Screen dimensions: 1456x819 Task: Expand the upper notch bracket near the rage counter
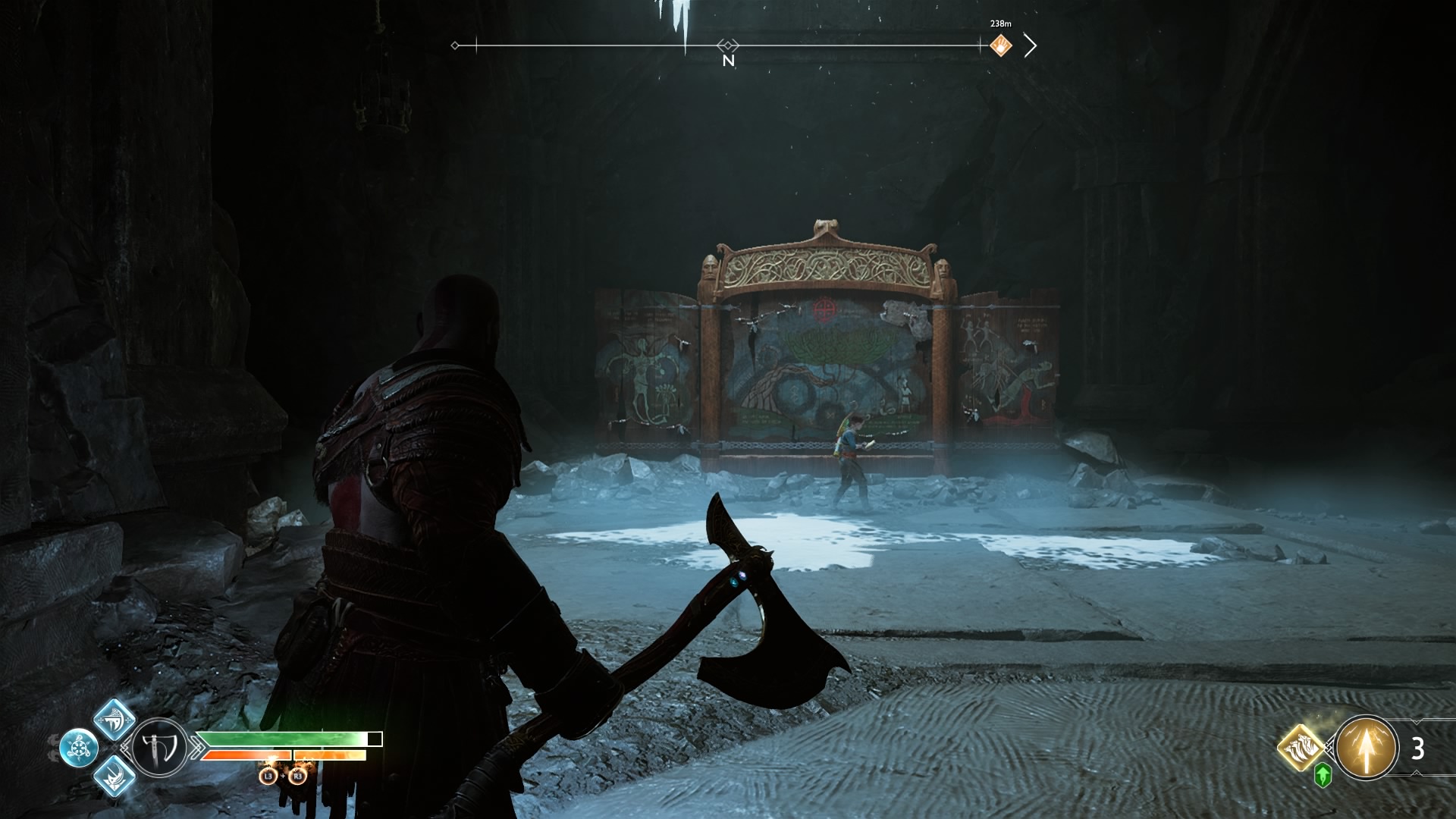pyautogui.click(x=1415, y=722)
